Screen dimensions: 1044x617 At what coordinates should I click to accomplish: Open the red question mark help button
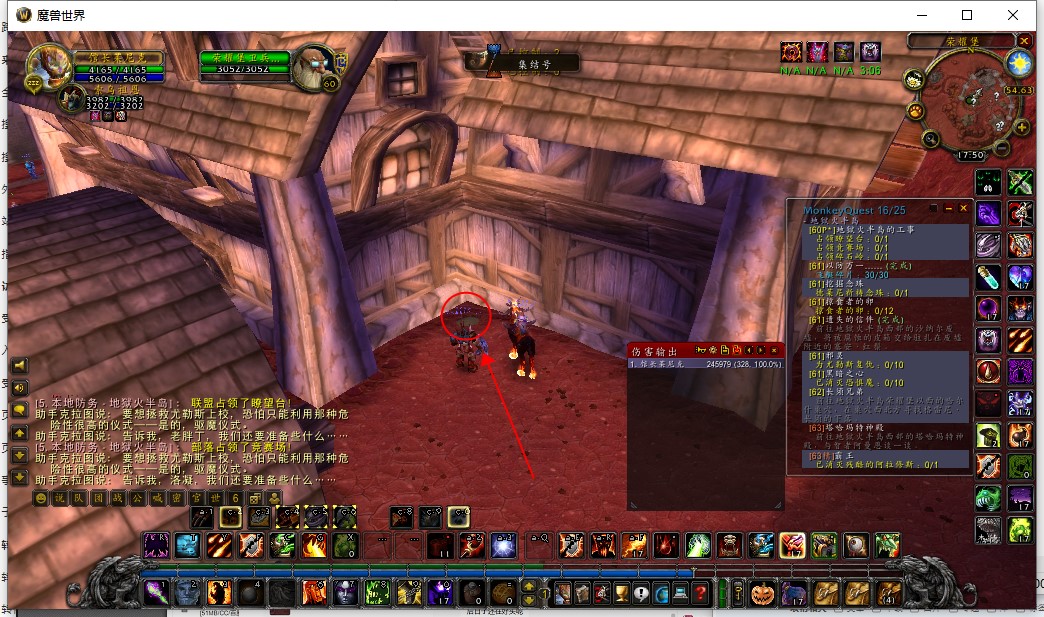click(700, 593)
